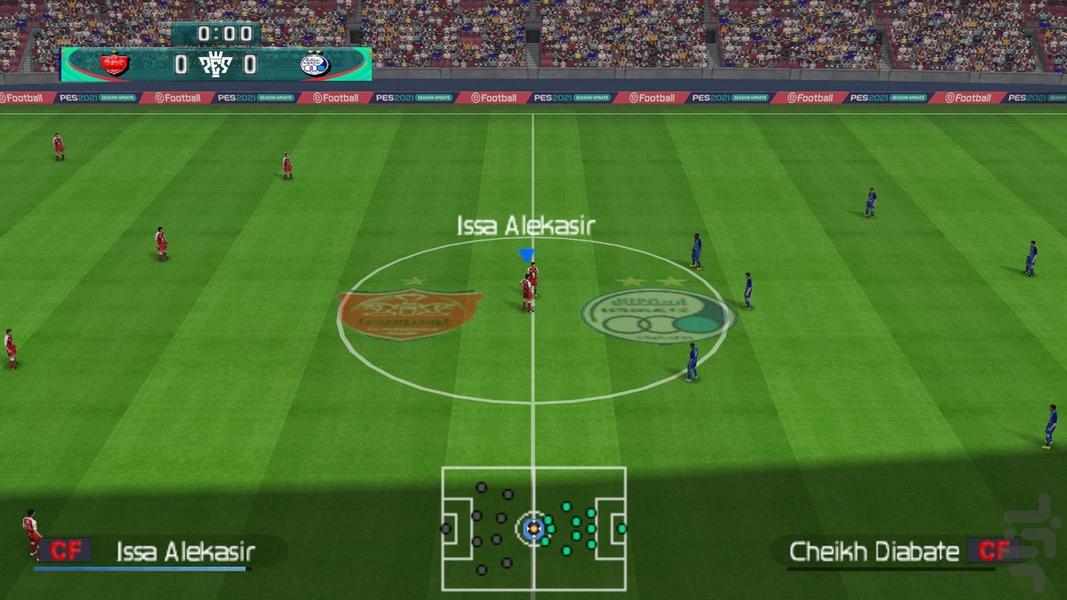The height and width of the screenshot is (600, 1067).
Task: Select the Issa Alekasir player panel
Action: pyautogui.click(x=160, y=551)
